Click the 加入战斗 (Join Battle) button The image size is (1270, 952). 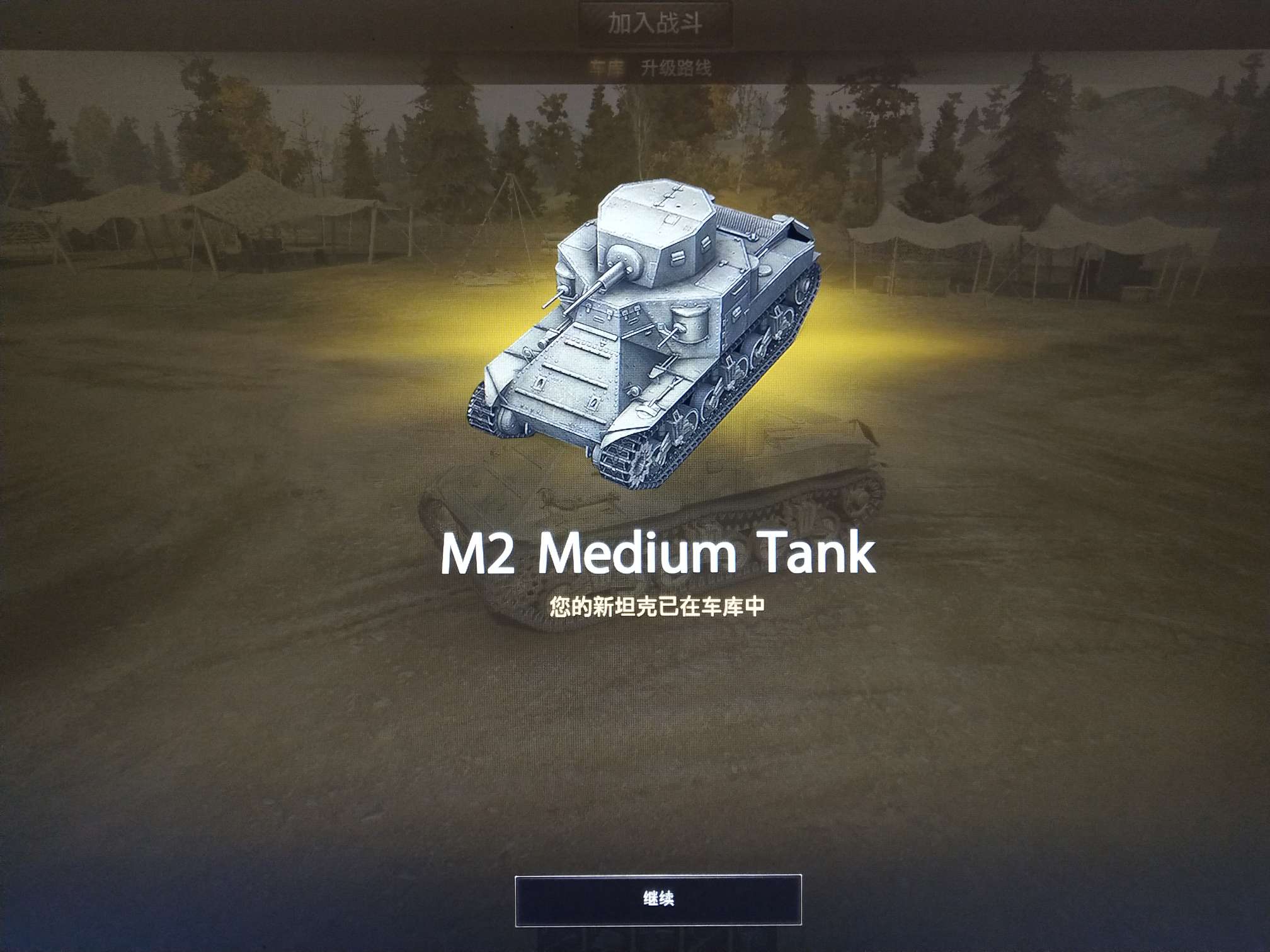tap(655, 24)
